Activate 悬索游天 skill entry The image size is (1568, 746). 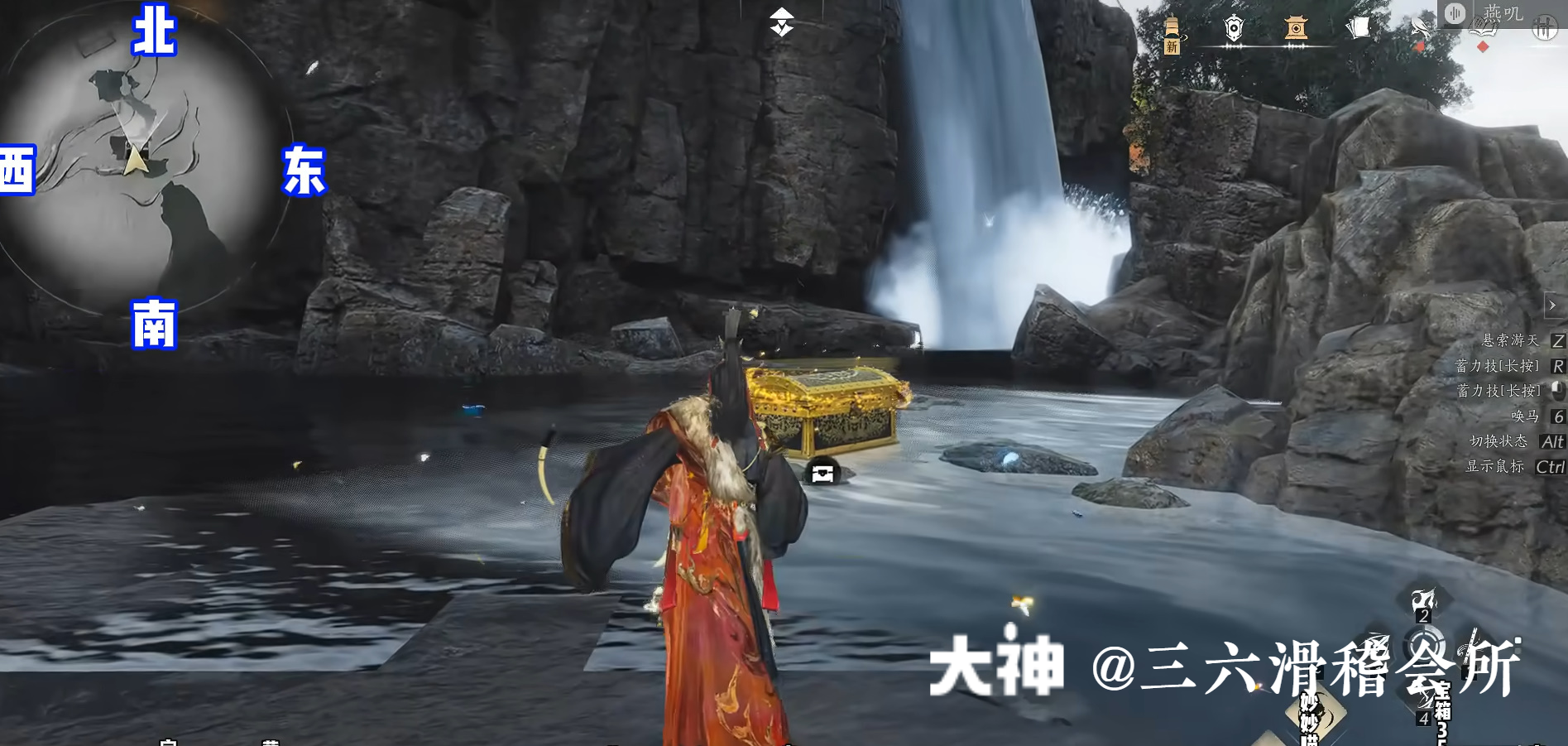point(1510,341)
